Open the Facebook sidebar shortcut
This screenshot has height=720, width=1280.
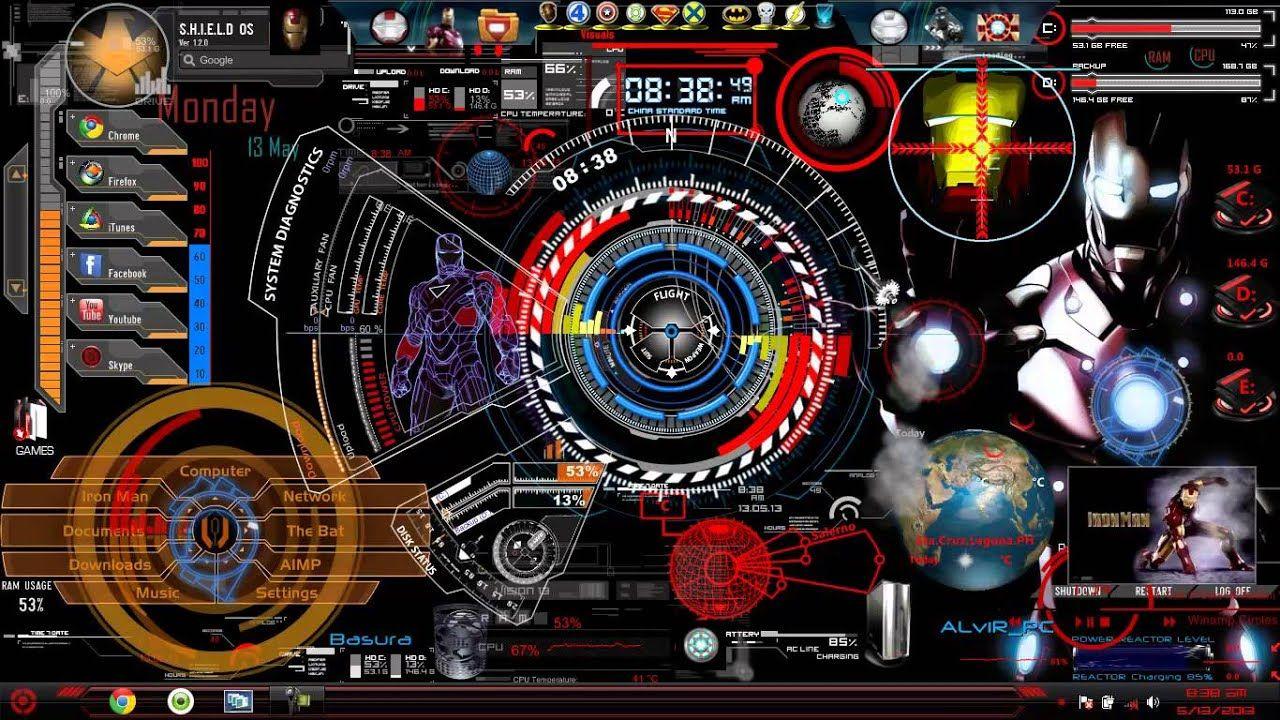coord(90,266)
